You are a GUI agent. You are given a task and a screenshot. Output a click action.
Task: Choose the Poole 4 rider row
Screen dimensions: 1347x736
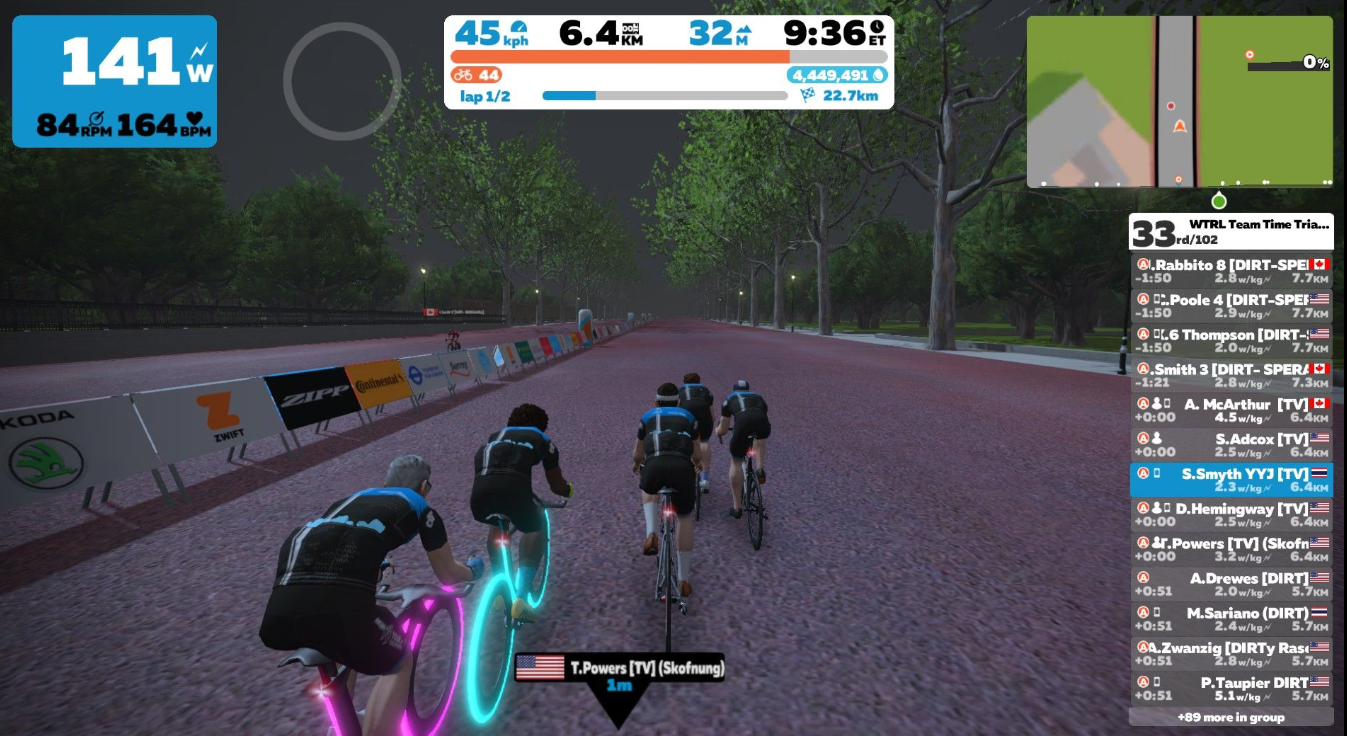click(x=1231, y=306)
